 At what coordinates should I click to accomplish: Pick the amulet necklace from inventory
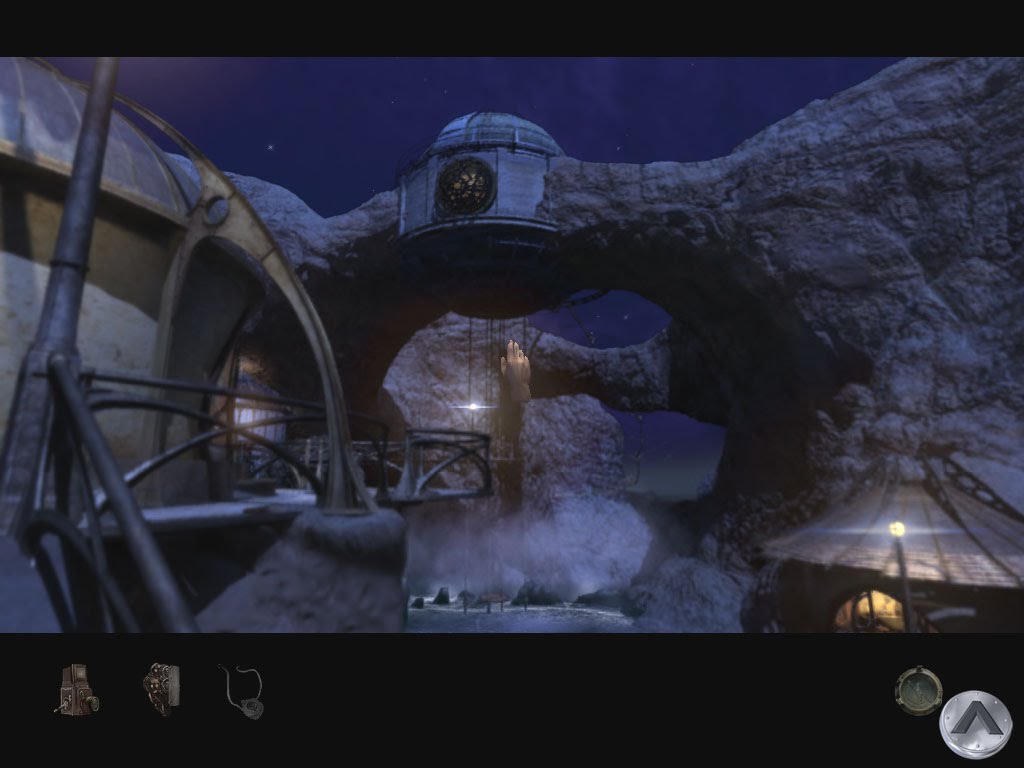(243, 691)
